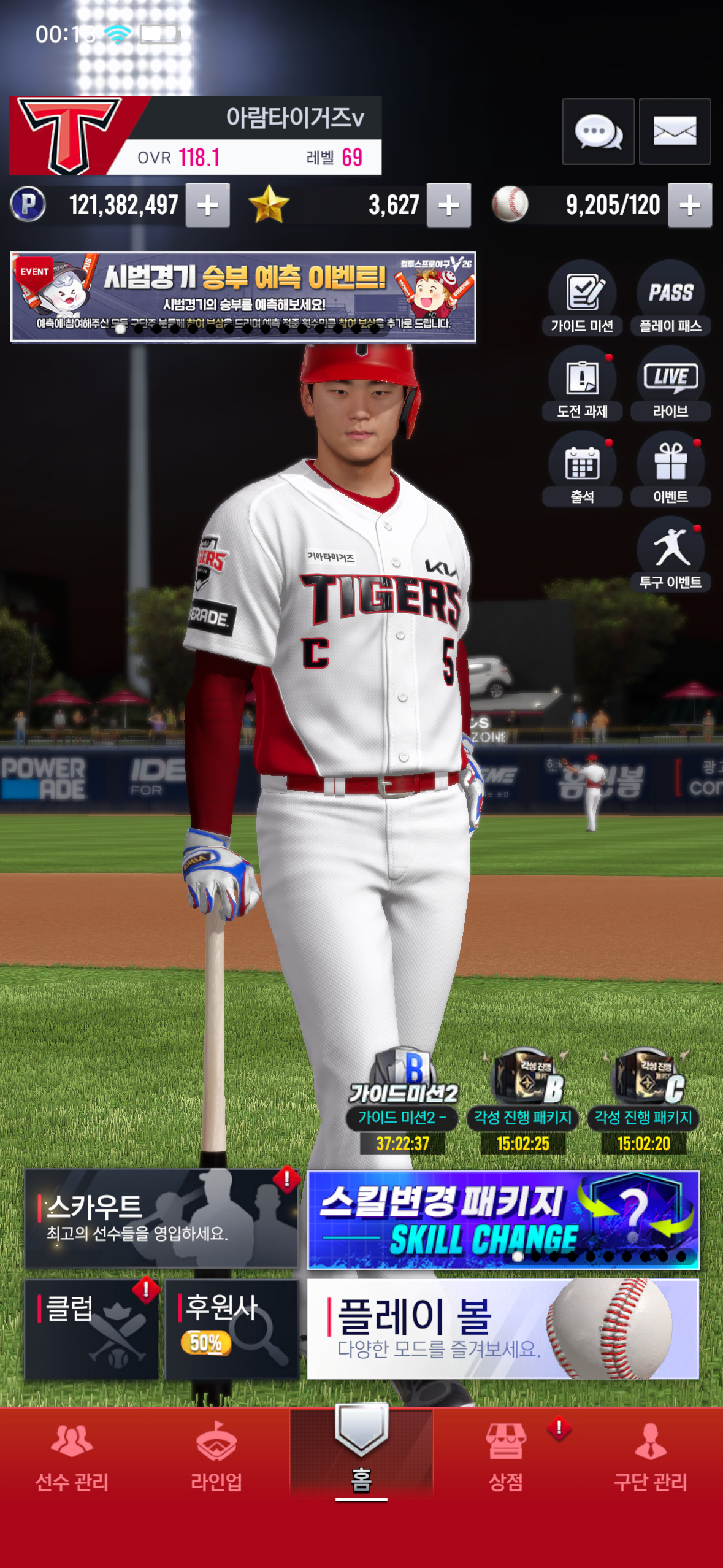
Task: Open the 라이브 LIVE menu
Action: pyautogui.click(x=670, y=383)
